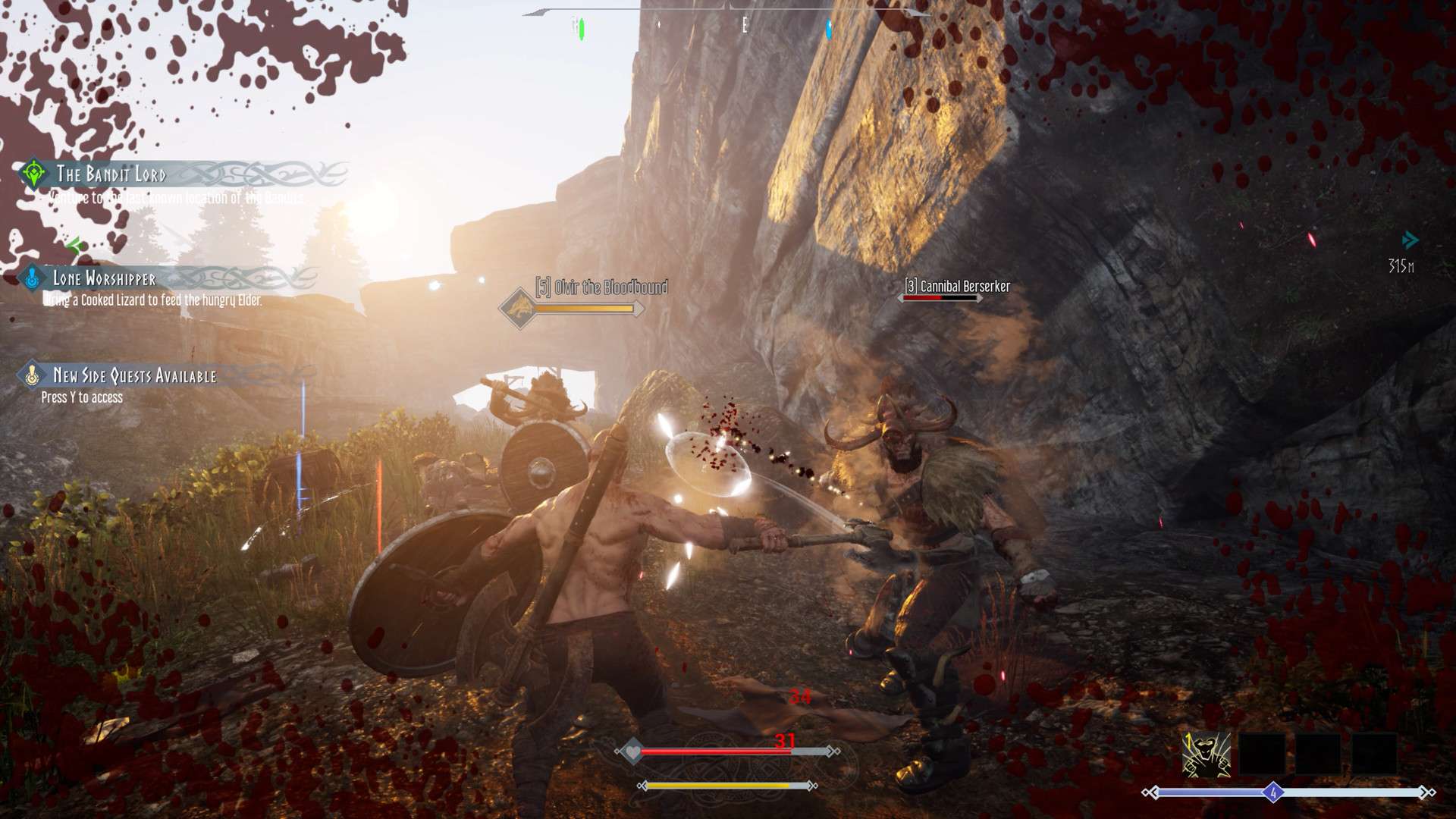Select the melee ability icon in slot one

pyautogui.click(x=1208, y=755)
